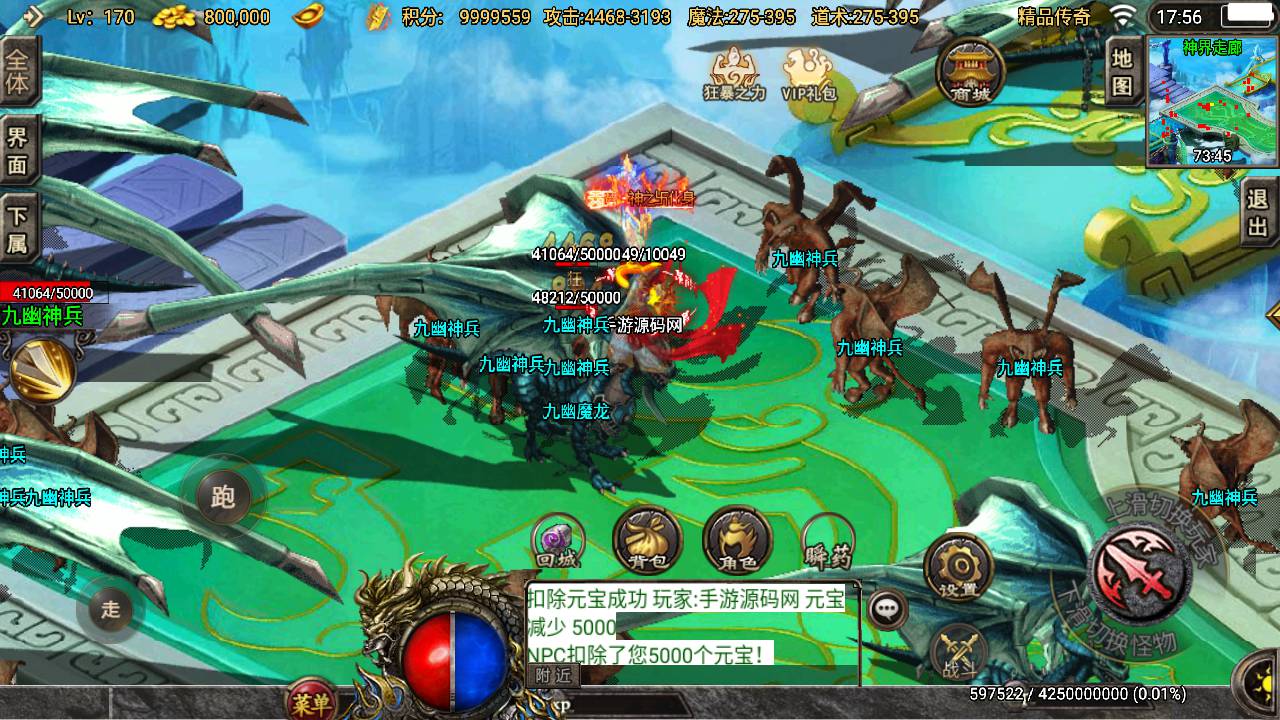Open the 下属 subordinates button

pos(19,229)
